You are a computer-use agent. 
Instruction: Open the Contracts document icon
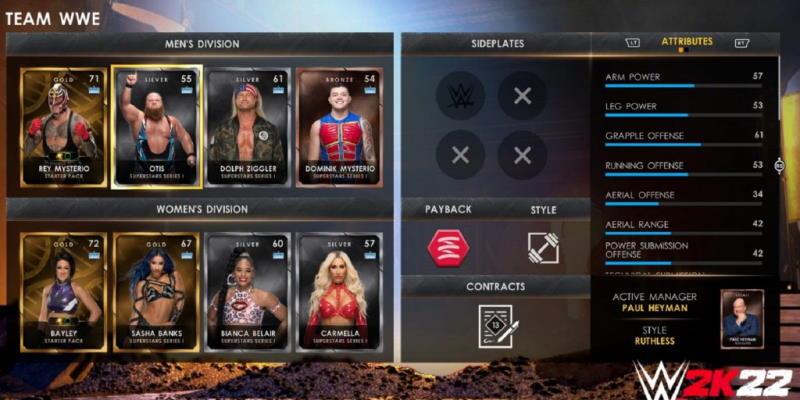pos(497,325)
